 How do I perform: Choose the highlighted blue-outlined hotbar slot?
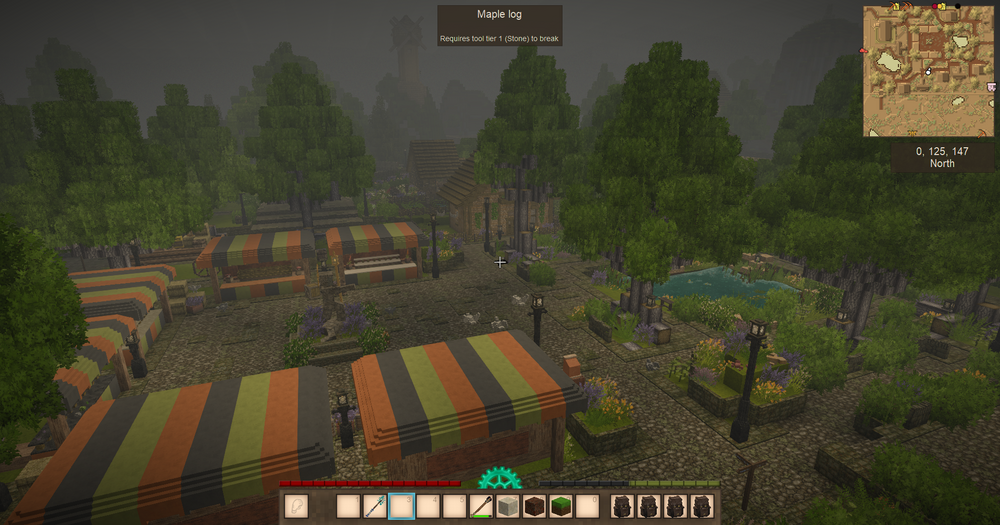coord(401,507)
